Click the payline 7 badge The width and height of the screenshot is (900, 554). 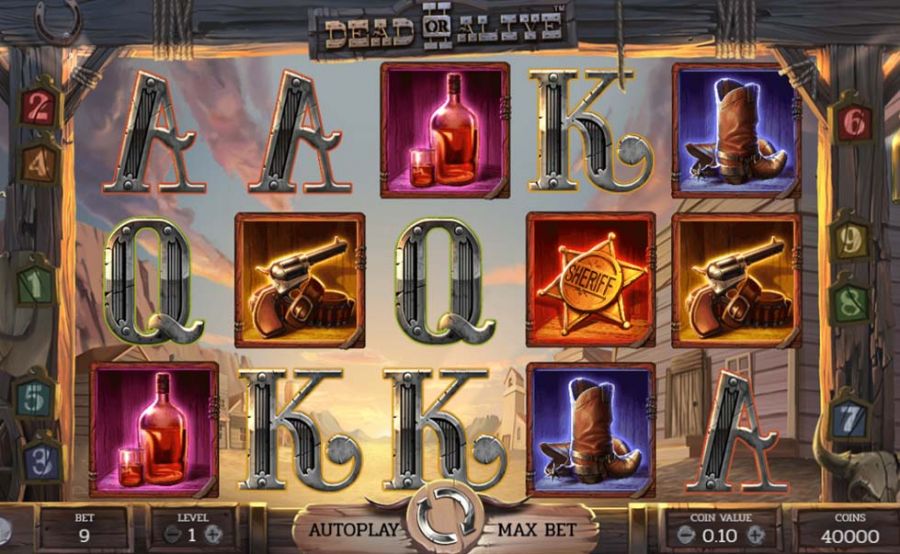(849, 414)
